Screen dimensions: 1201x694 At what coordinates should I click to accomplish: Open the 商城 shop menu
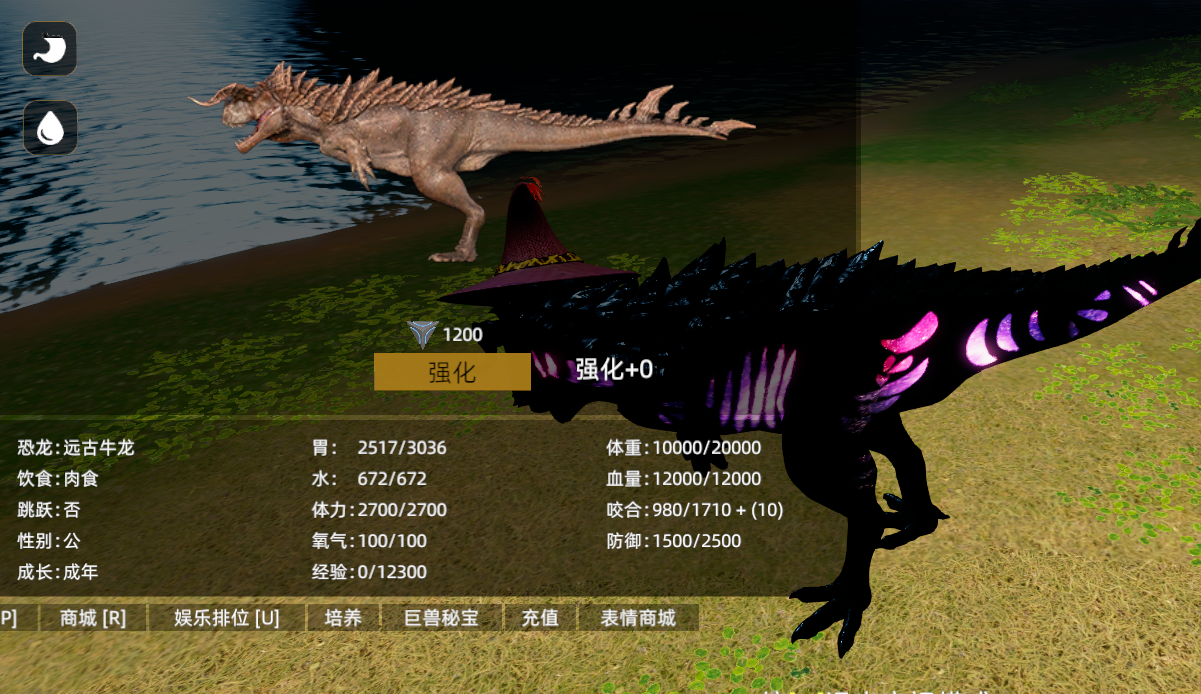click(x=93, y=618)
